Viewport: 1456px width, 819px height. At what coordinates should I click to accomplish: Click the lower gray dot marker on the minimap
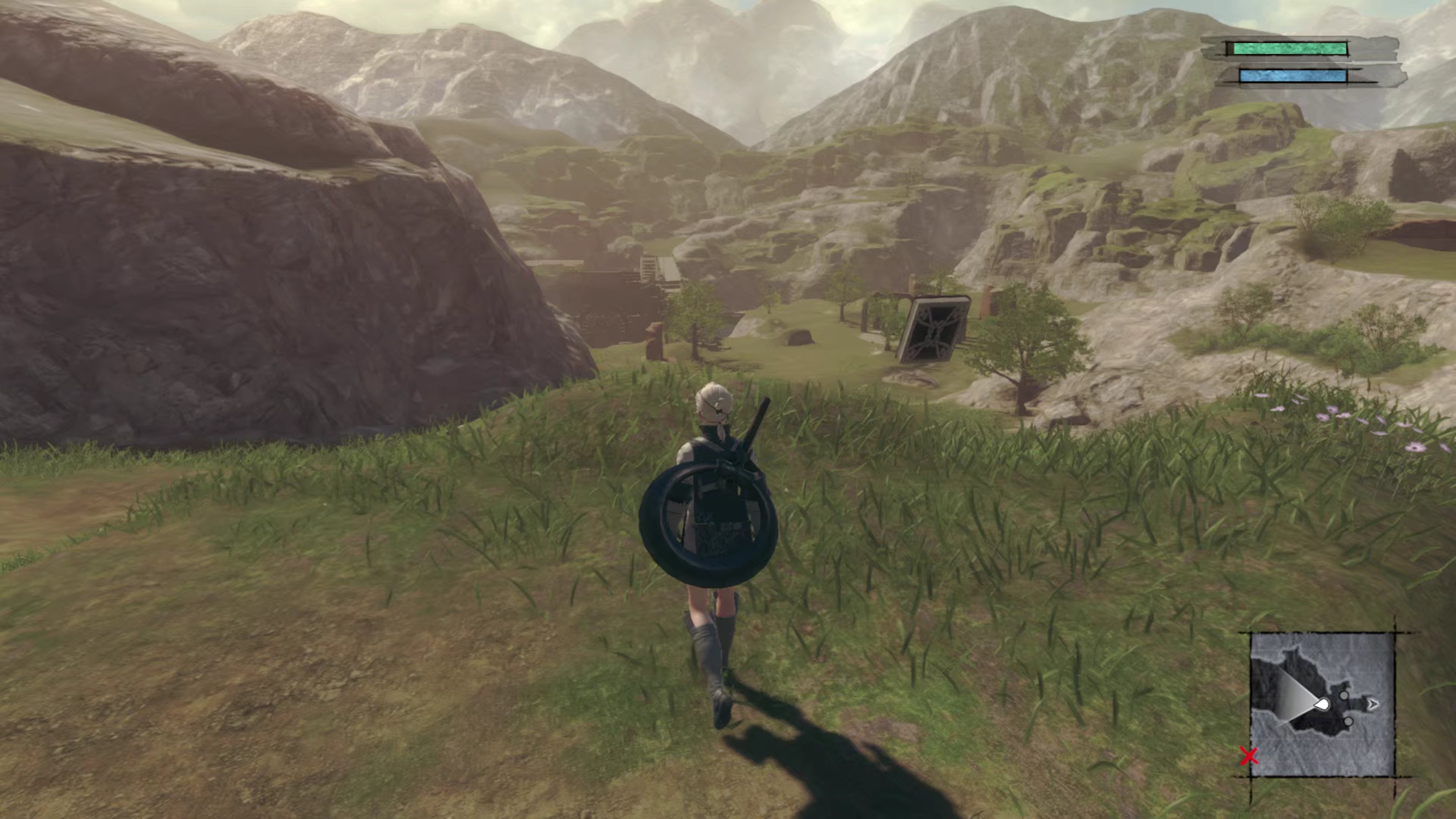coord(1349,722)
